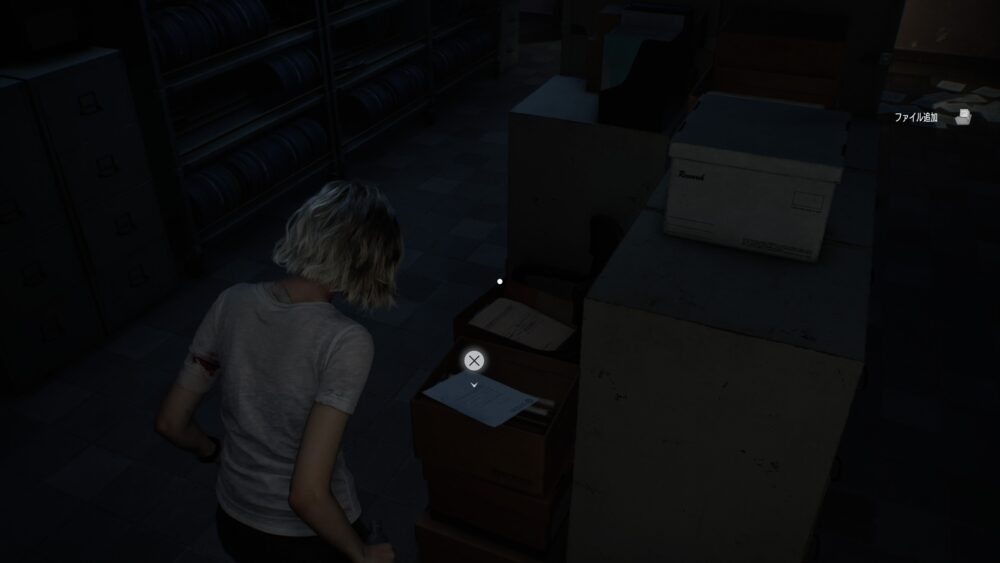
Task: Open the ファイル追加 file notification icon
Action: 962,118
